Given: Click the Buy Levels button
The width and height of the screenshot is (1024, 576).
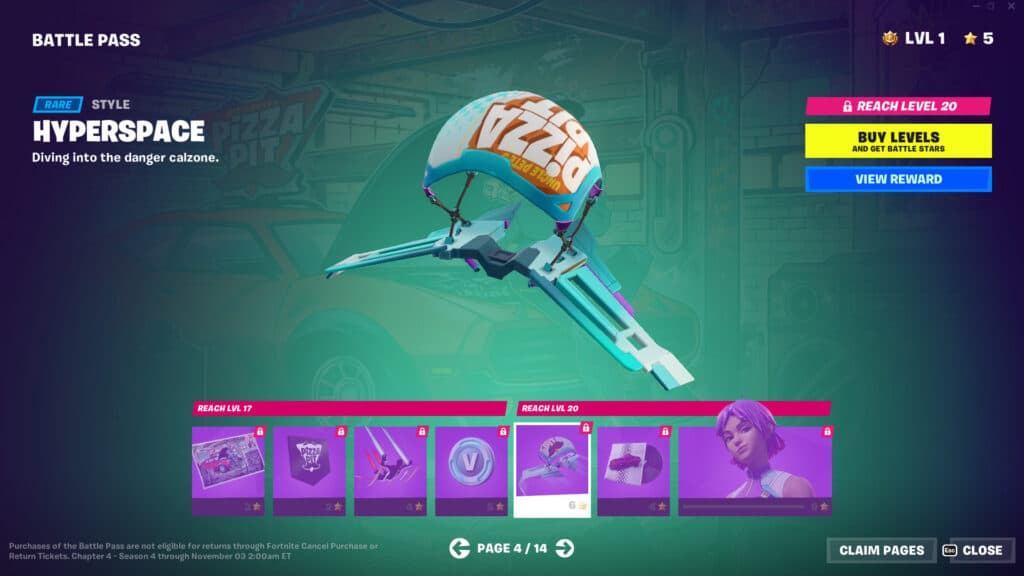Looking at the screenshot, I should (x=898, y=141).
